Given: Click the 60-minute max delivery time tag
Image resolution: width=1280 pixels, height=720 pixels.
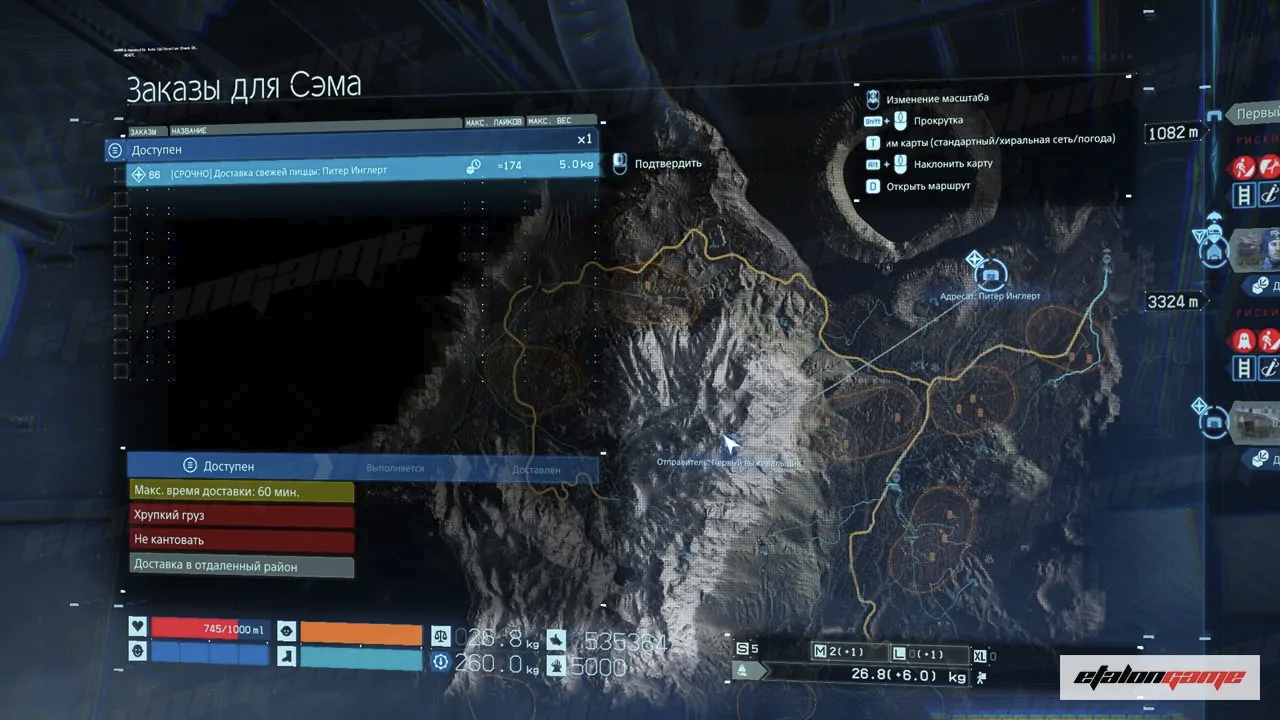Looking at the screenshot, I should [241, 492].
